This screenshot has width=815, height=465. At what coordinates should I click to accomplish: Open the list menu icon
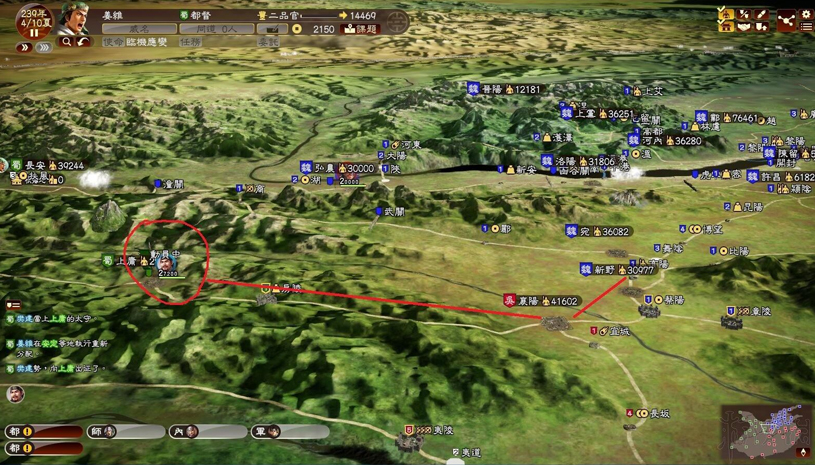(x=806, y=27)
